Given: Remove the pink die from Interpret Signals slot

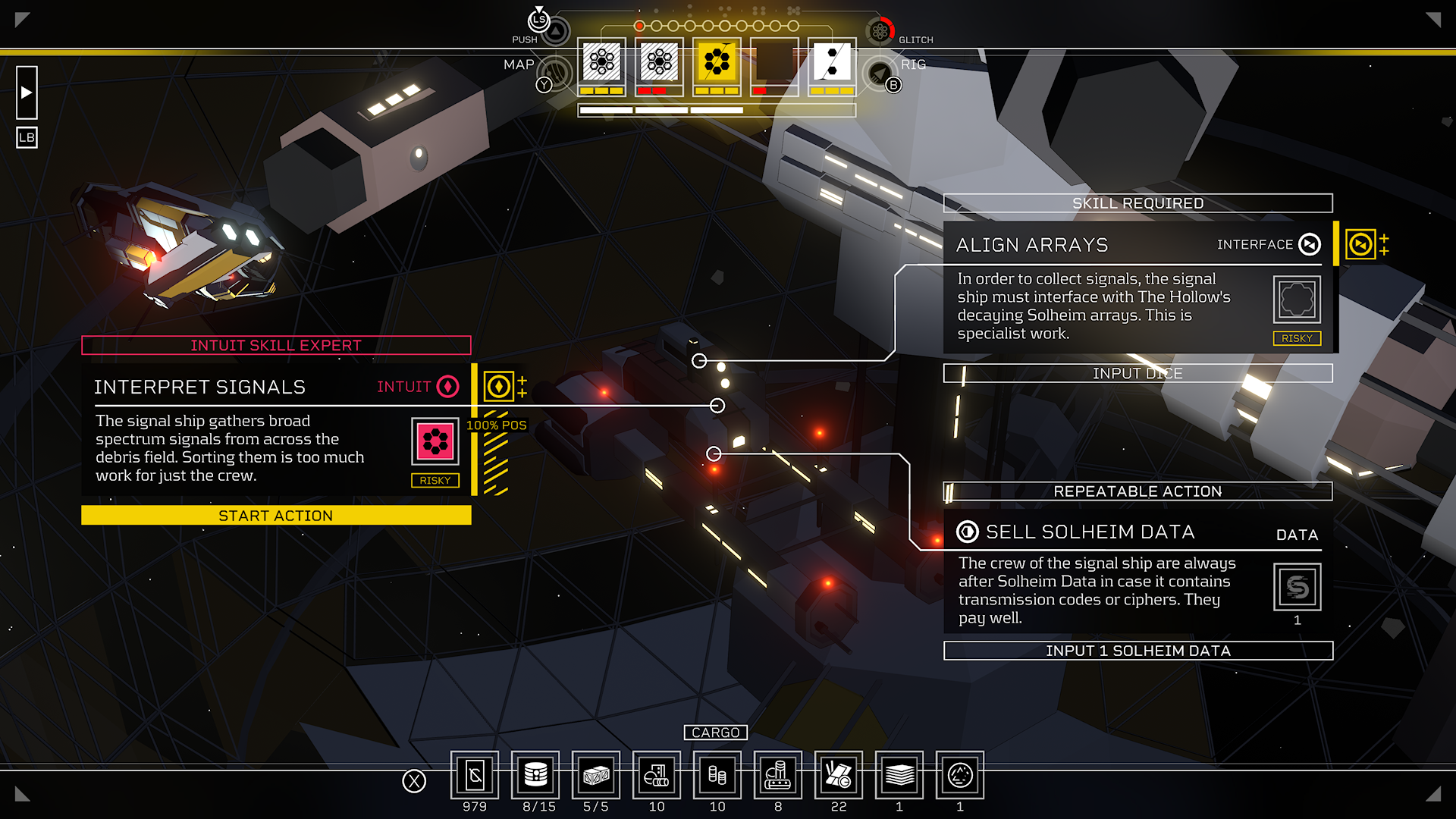Looking at the screenshot, I should coord(435,441).
